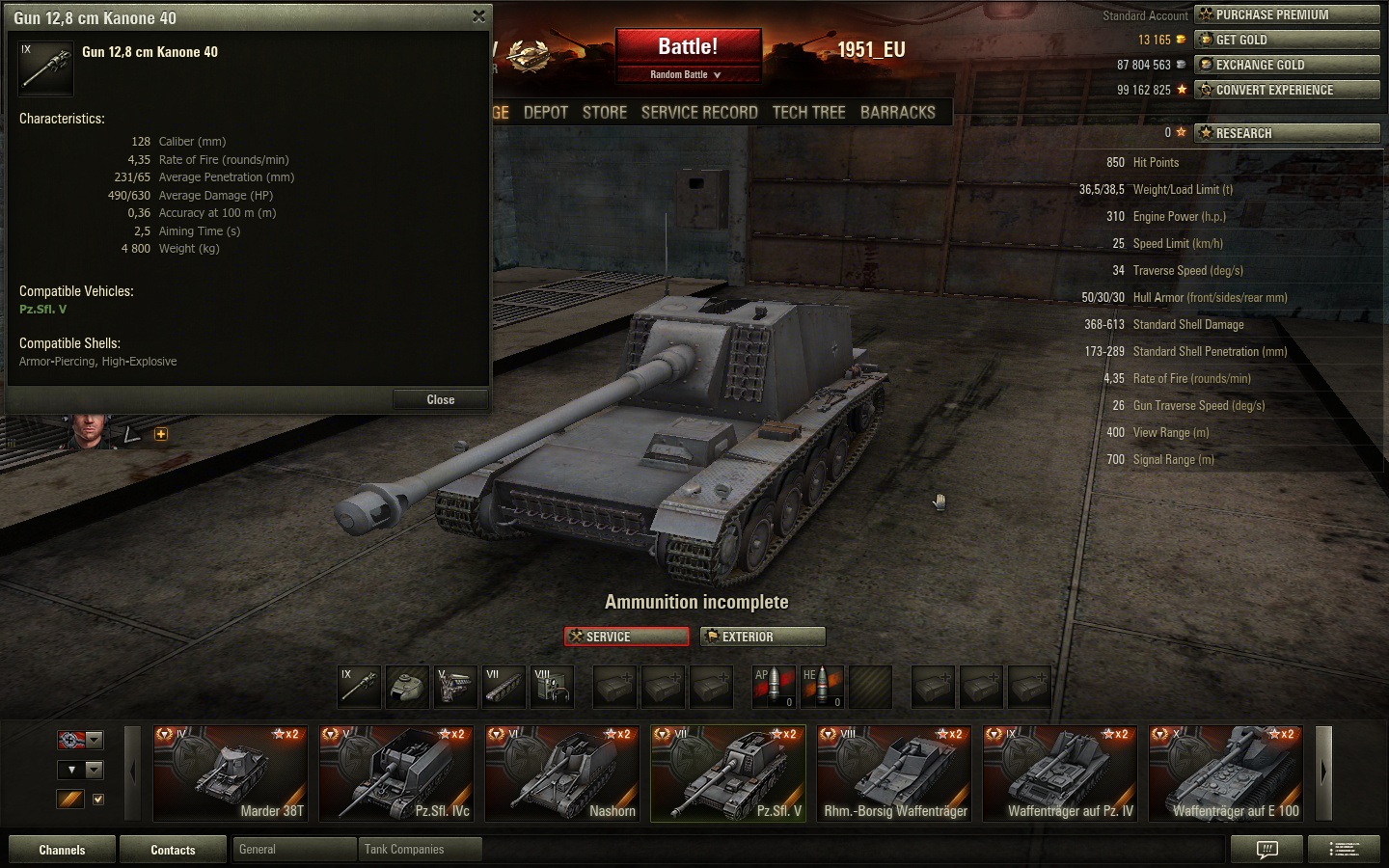Open Exchange Gold

click(1287, 65)
